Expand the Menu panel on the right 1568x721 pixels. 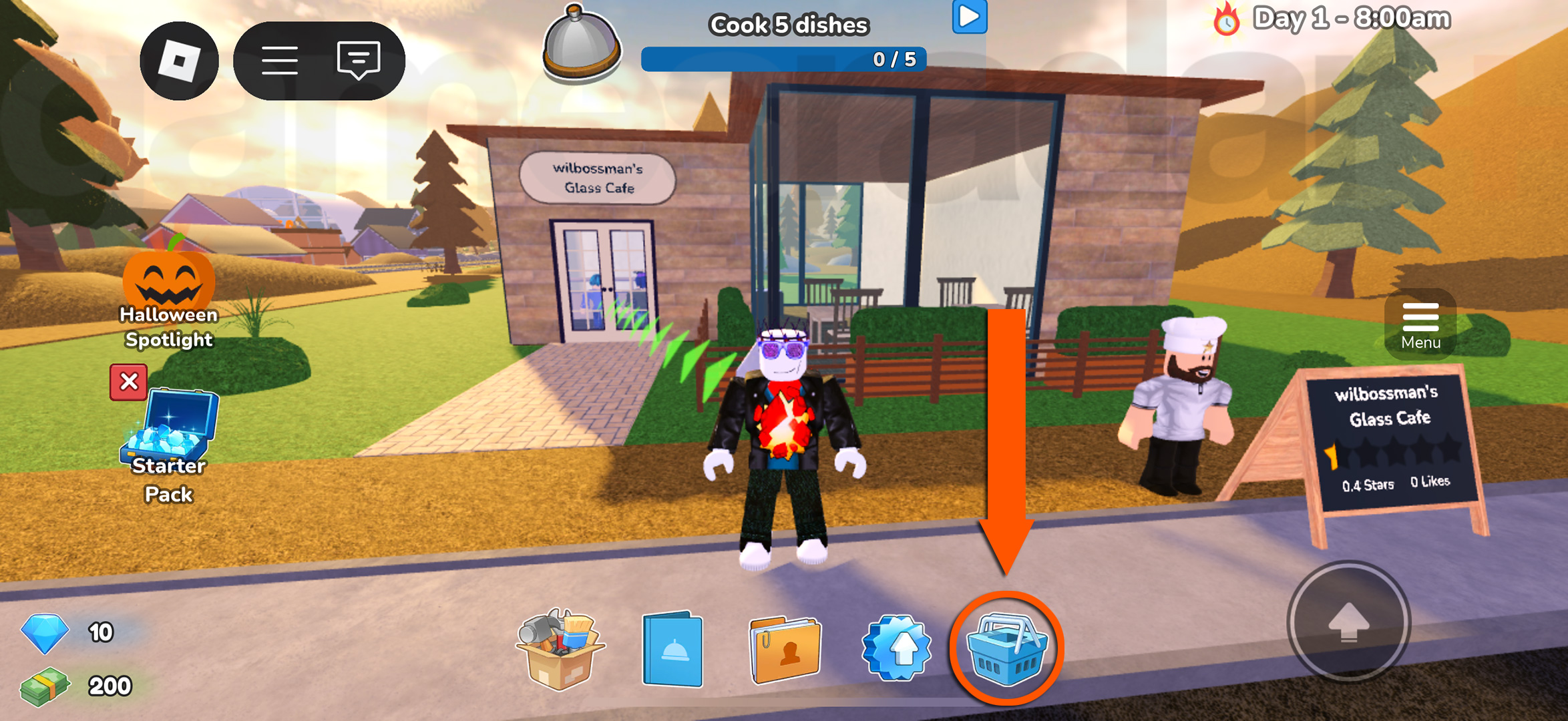pos(1420,325)
